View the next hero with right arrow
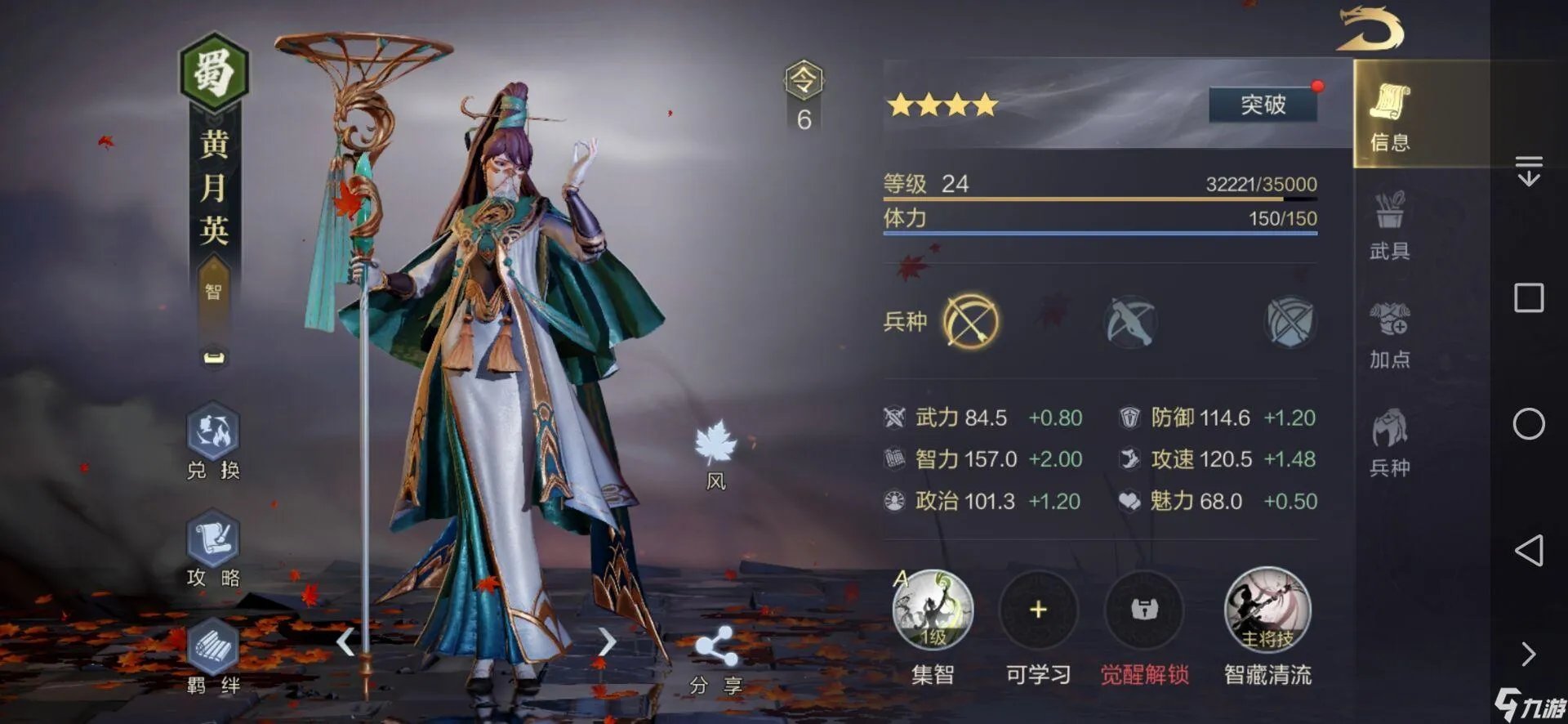 [606, 641]
